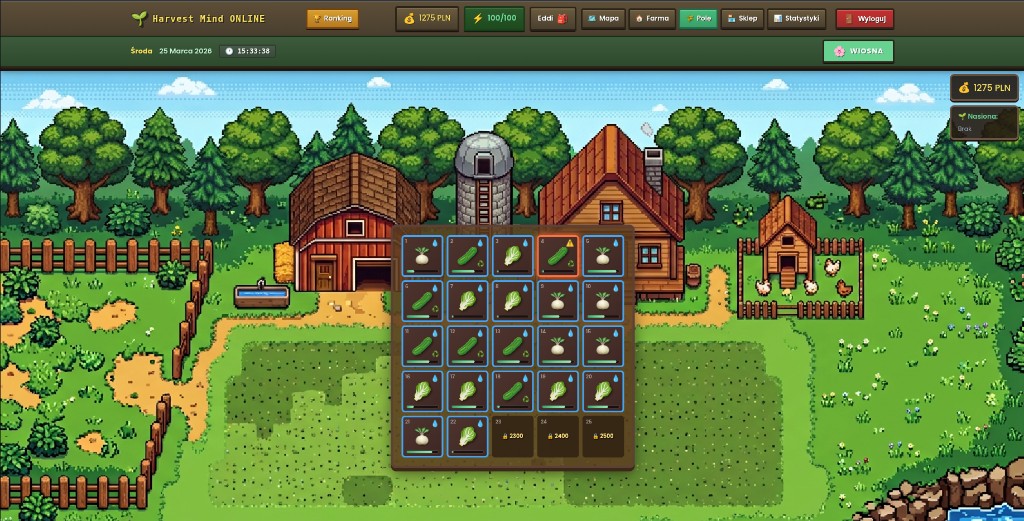The image size is (1024, 521).
Task: Select field plot 1 with turnip
Action: (422, 256)
